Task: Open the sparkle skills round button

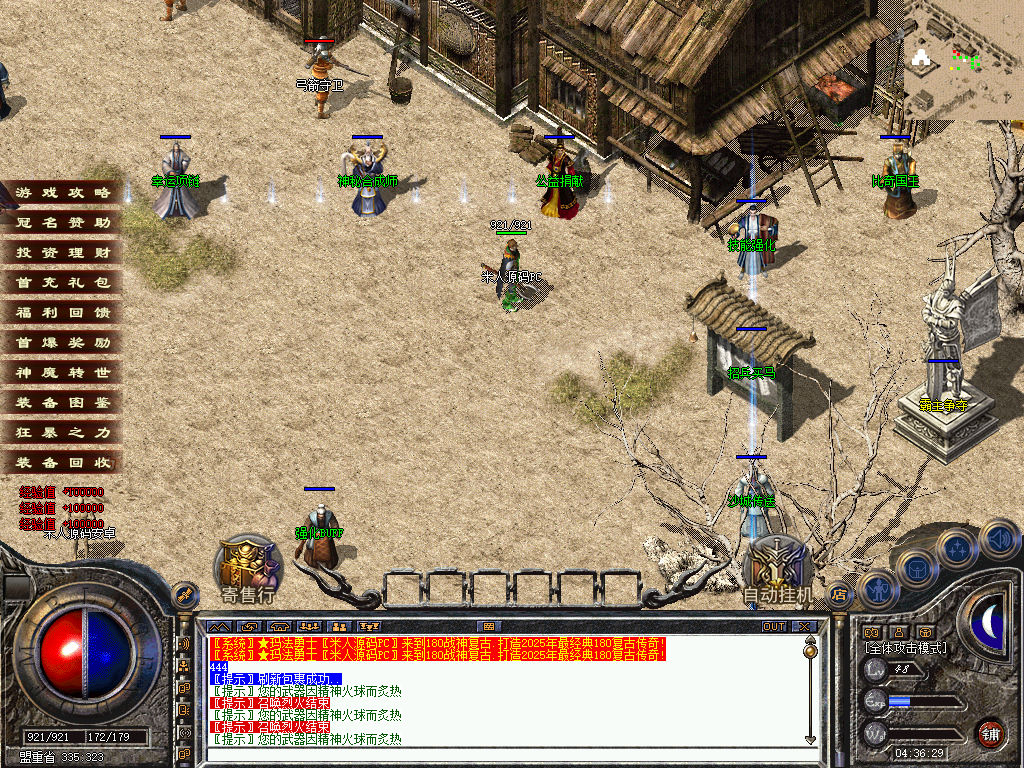Action: 956,547
